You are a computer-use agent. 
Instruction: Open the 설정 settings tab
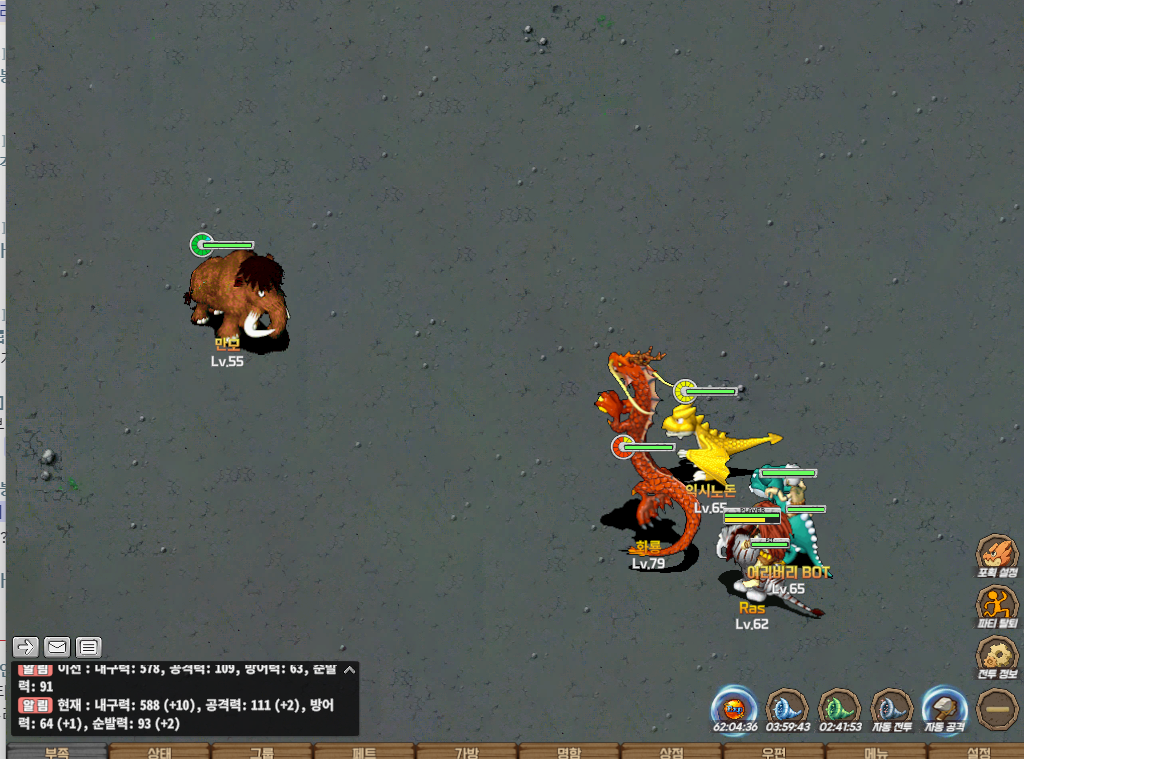pos(978,752)
